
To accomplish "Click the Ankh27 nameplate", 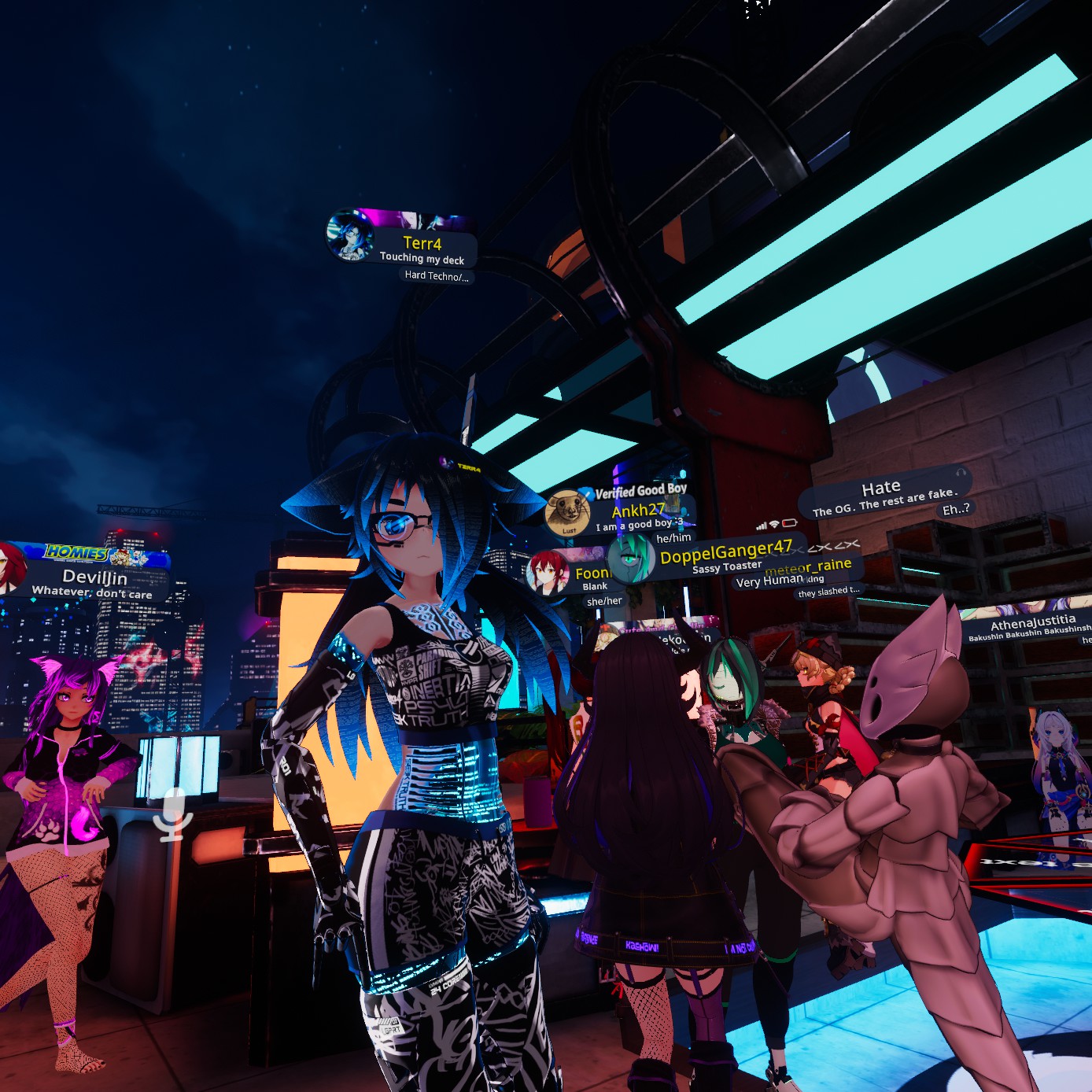I will 638,511.
